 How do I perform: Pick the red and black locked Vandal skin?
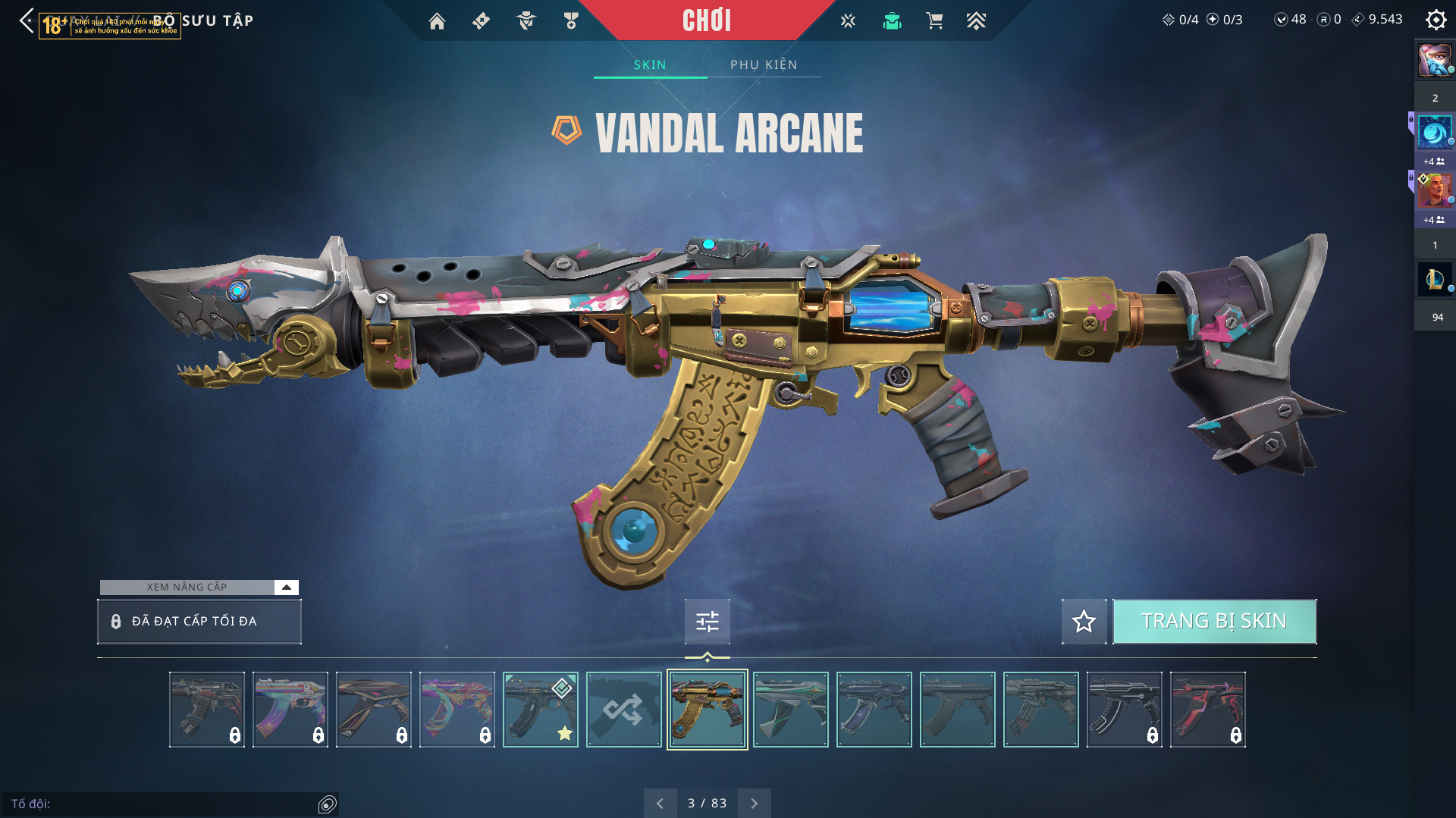pos(1207,710)
